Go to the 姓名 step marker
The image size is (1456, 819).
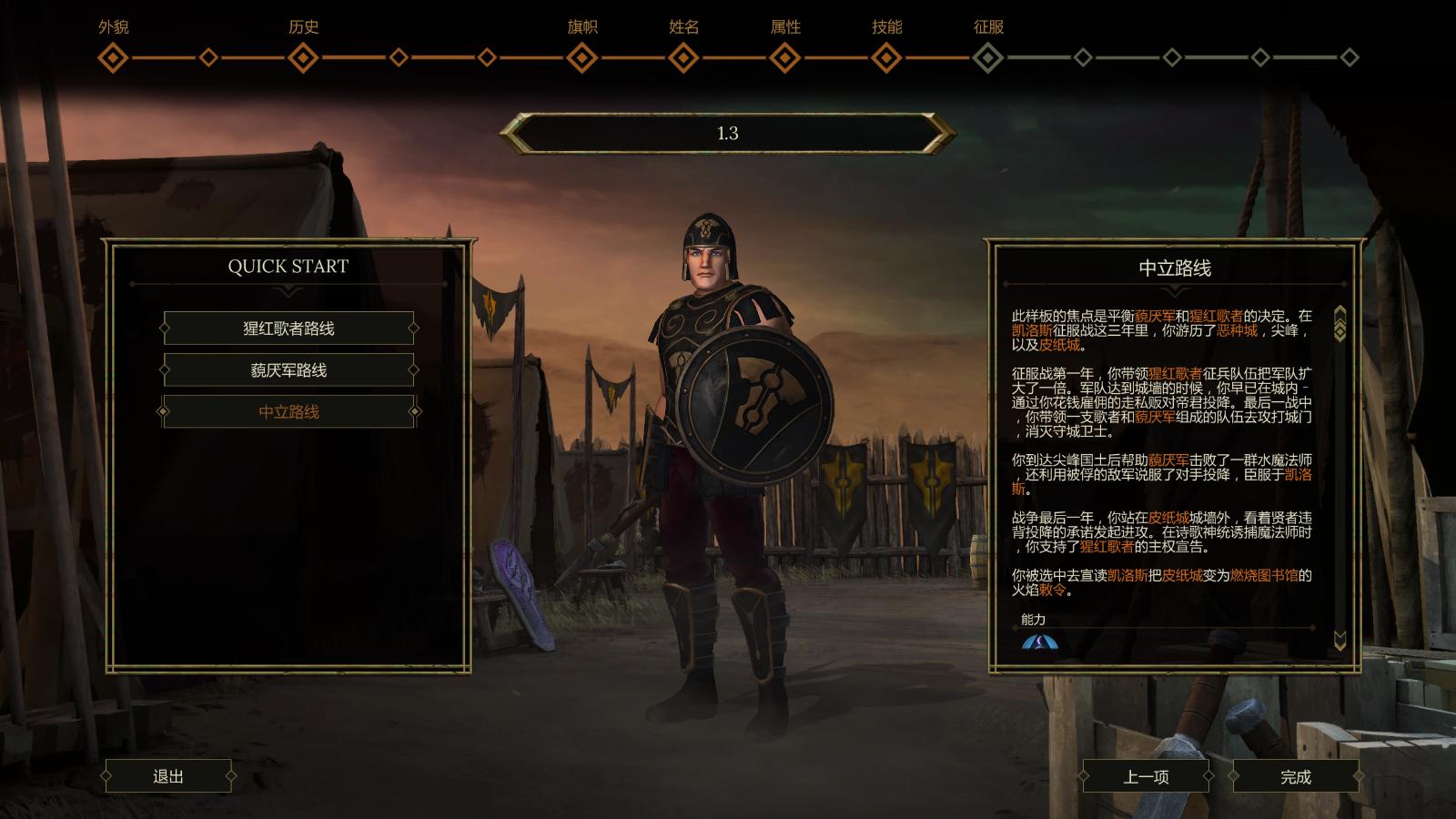point(683,58)
